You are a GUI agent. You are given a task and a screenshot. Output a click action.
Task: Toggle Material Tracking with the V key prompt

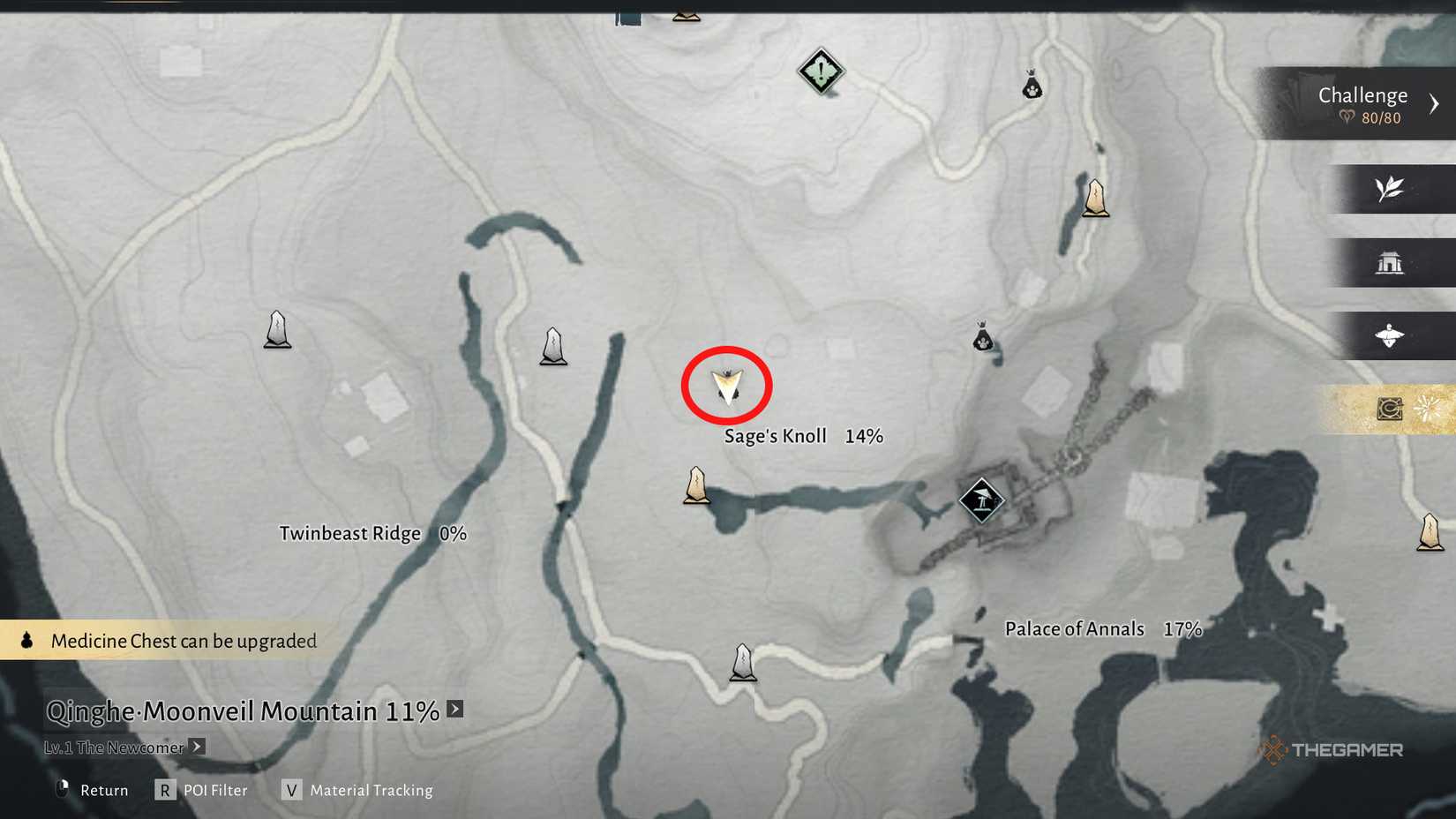[x=290, y=791]
